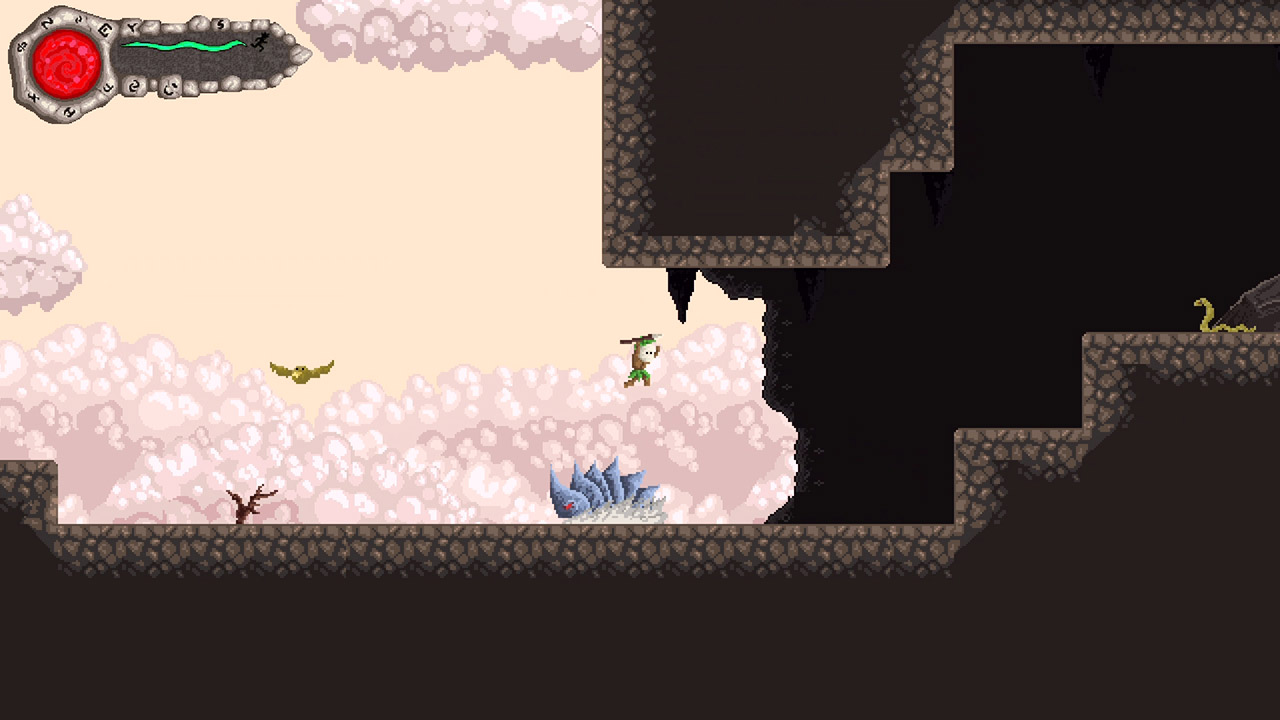Image resolution: width=1280 pixels, height=720 pixels.
Task: Select the S-shaped rune atop the stone bar
Action: pyautogui.click(x=220, y=24)
